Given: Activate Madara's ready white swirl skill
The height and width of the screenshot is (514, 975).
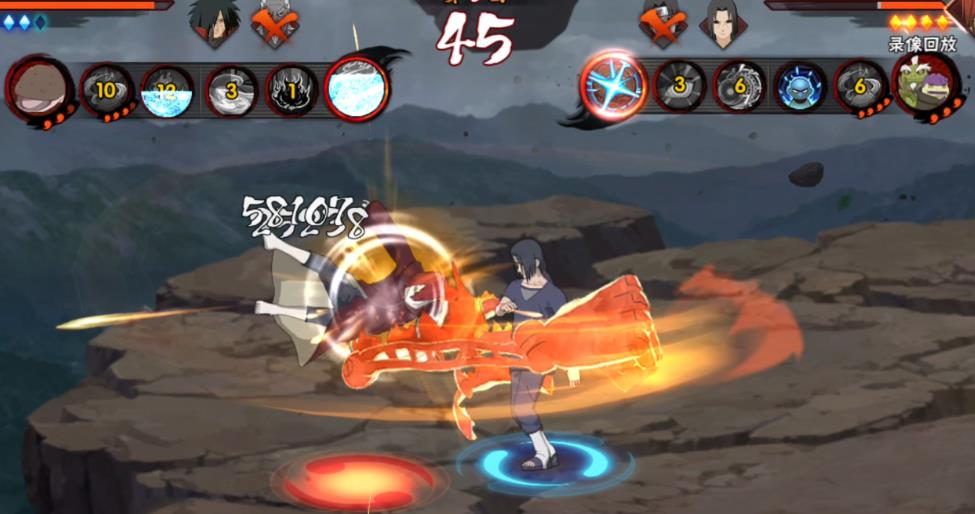Looking at the screenshot, I should (x=356, y=88).
